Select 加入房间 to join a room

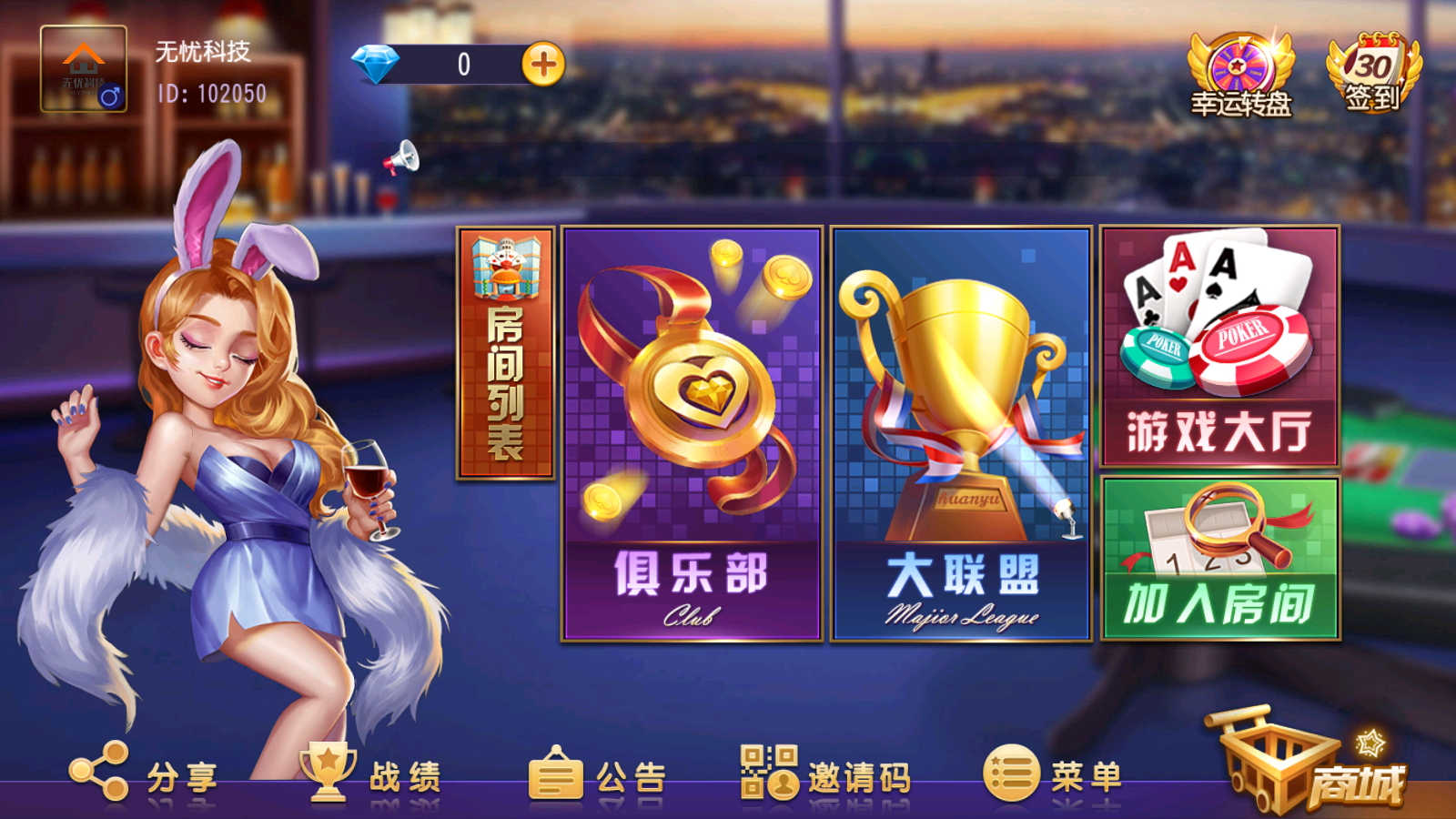tap(1219, 564)
